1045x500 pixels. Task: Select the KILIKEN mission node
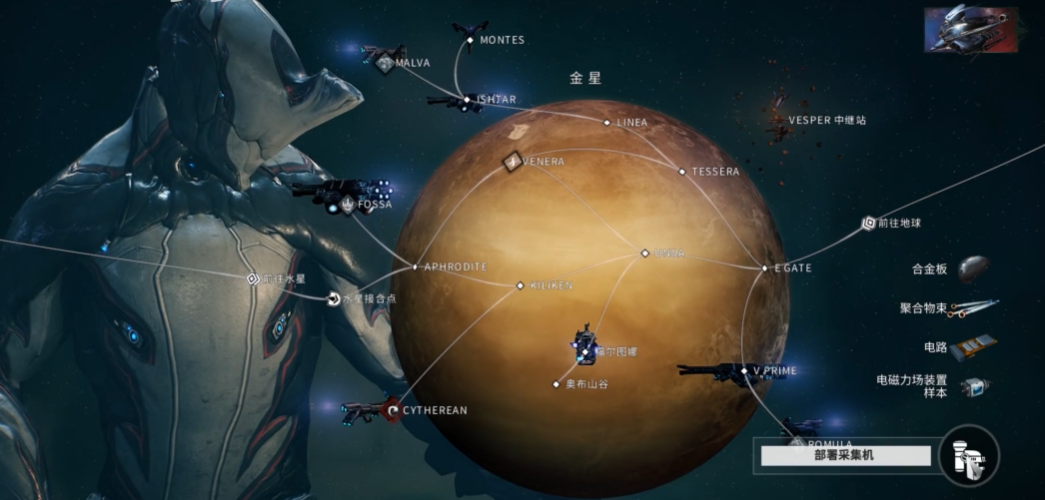click(x=520, y=286)
